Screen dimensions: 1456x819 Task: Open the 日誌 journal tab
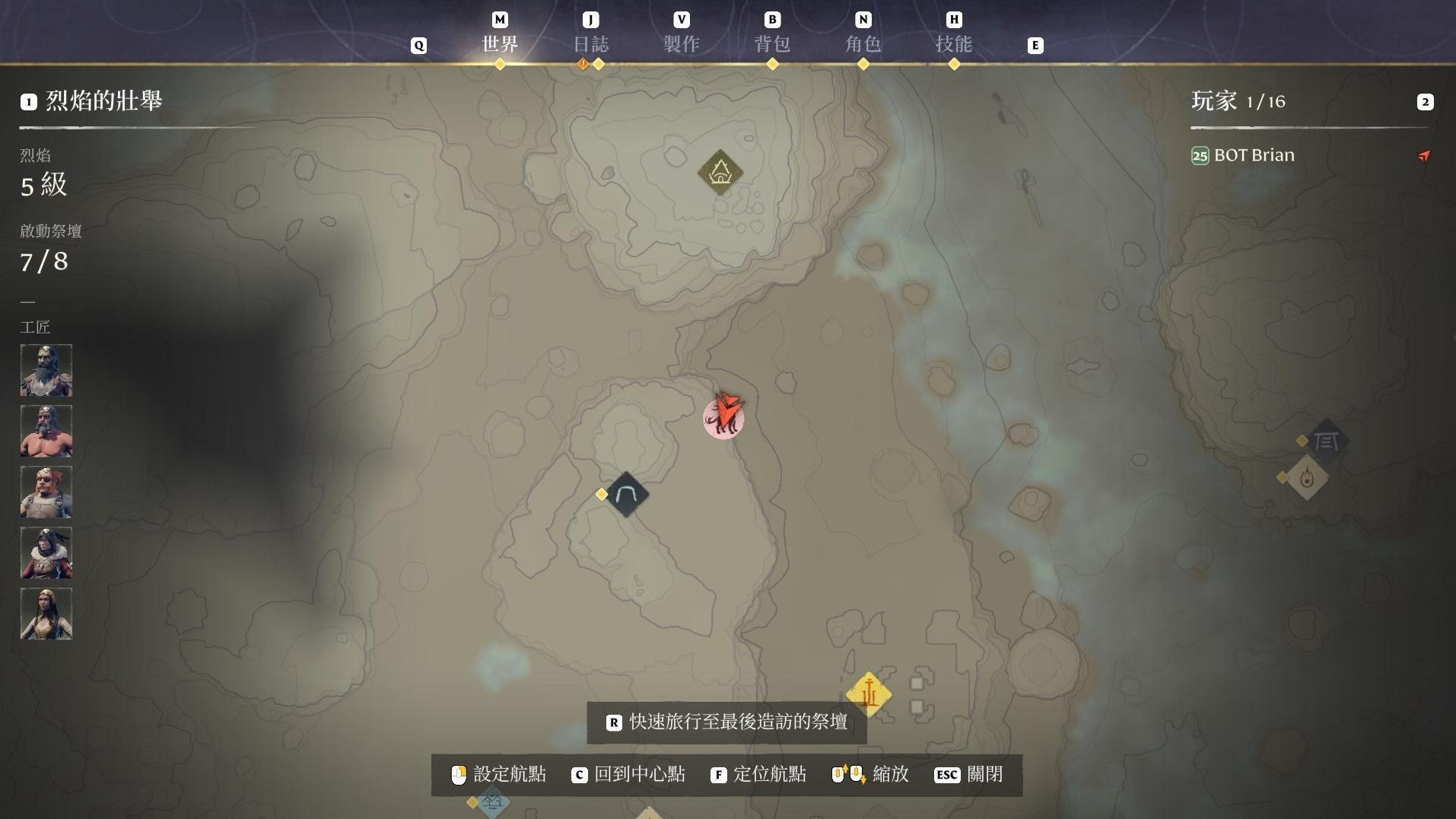tap(590, 43)
